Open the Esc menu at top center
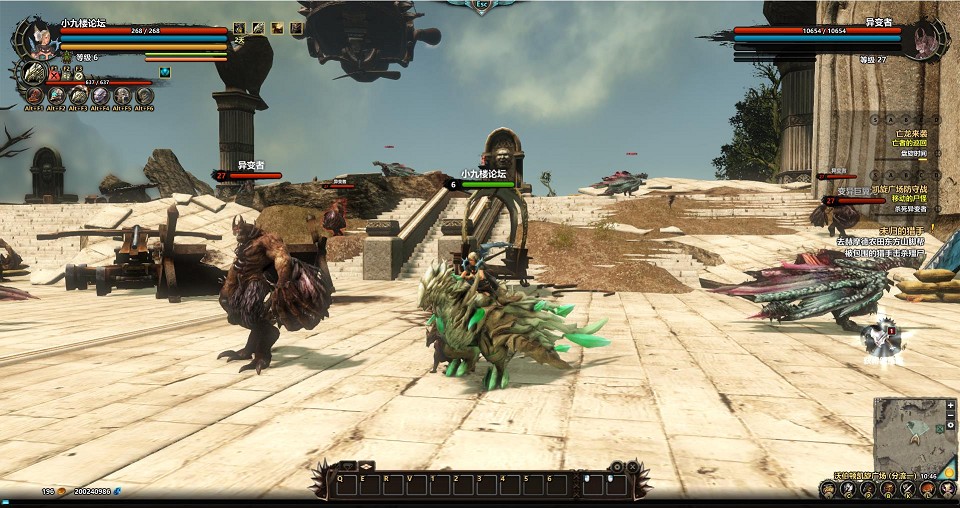Image resolution: width=960 pixels, height=508 pixels. coord(480,5)
